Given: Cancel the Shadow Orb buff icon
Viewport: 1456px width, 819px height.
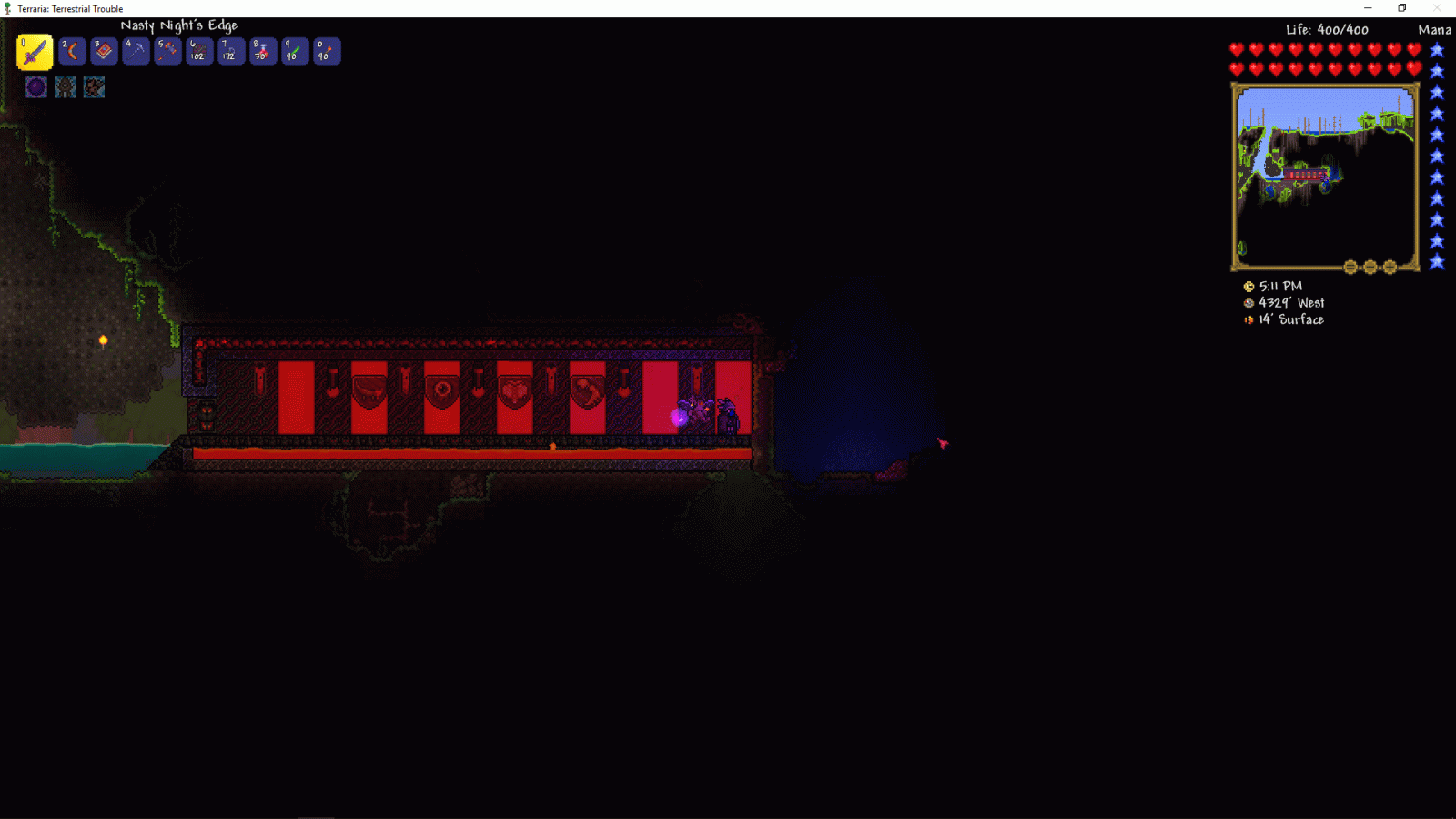Looking at the screenshot, I should (36, 86).
